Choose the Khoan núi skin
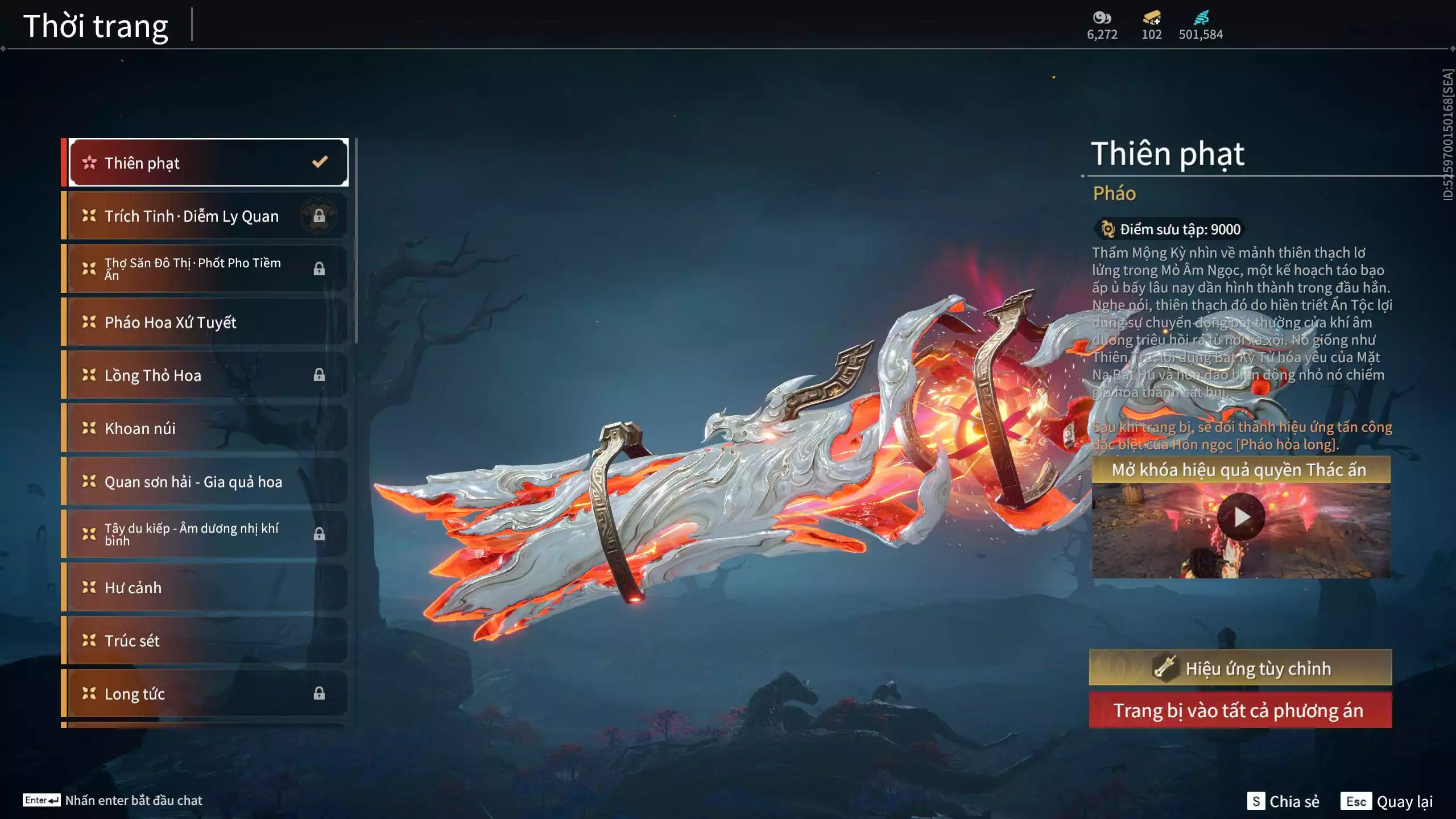The width and height of the screenshot is (1456, 819). pyautogui.click(x=208, y=428)
